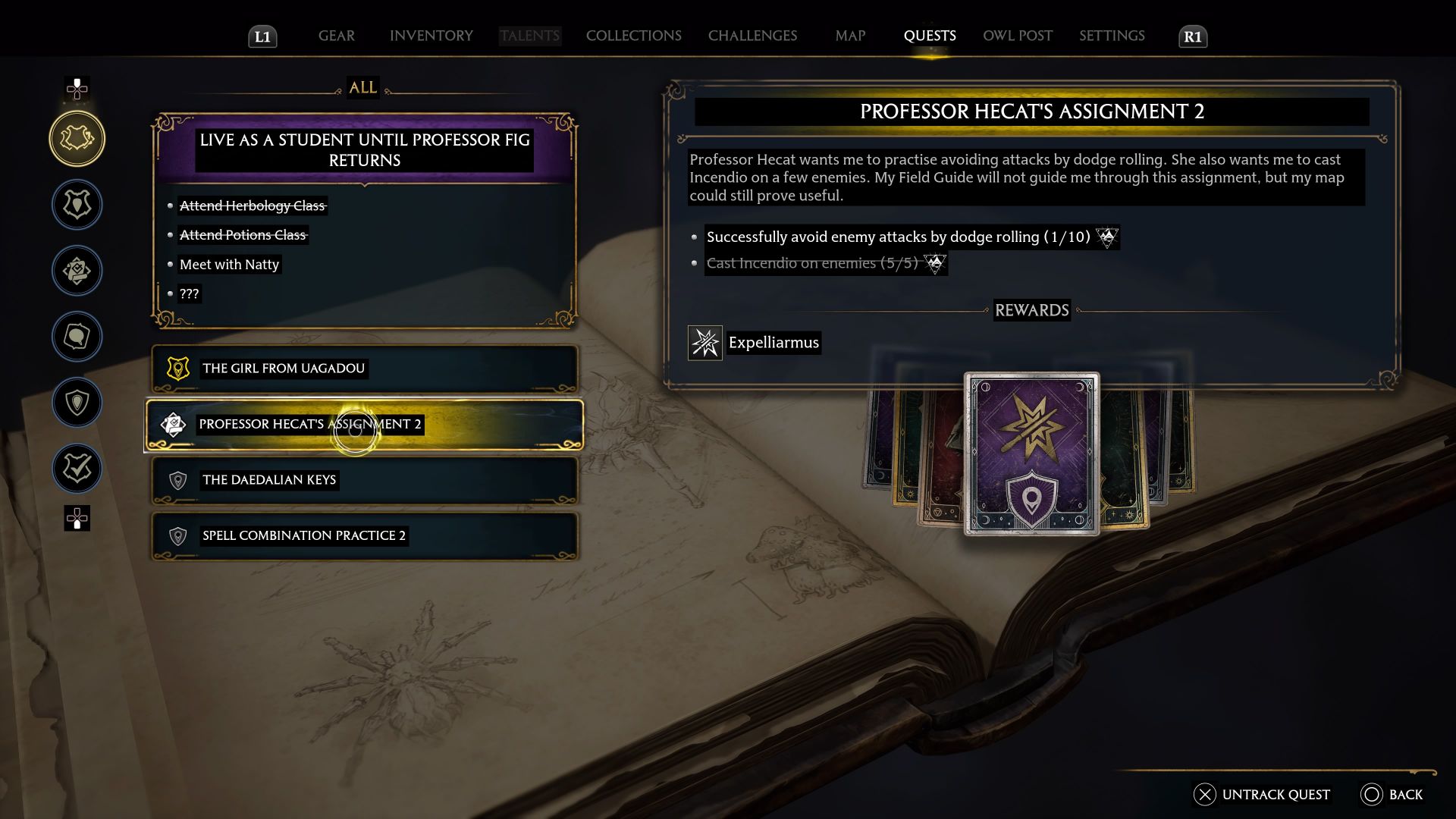Screen dimensions: 1456x819
Task: Select the assignments filter icon in sidebar
Action: pos(77,271)
